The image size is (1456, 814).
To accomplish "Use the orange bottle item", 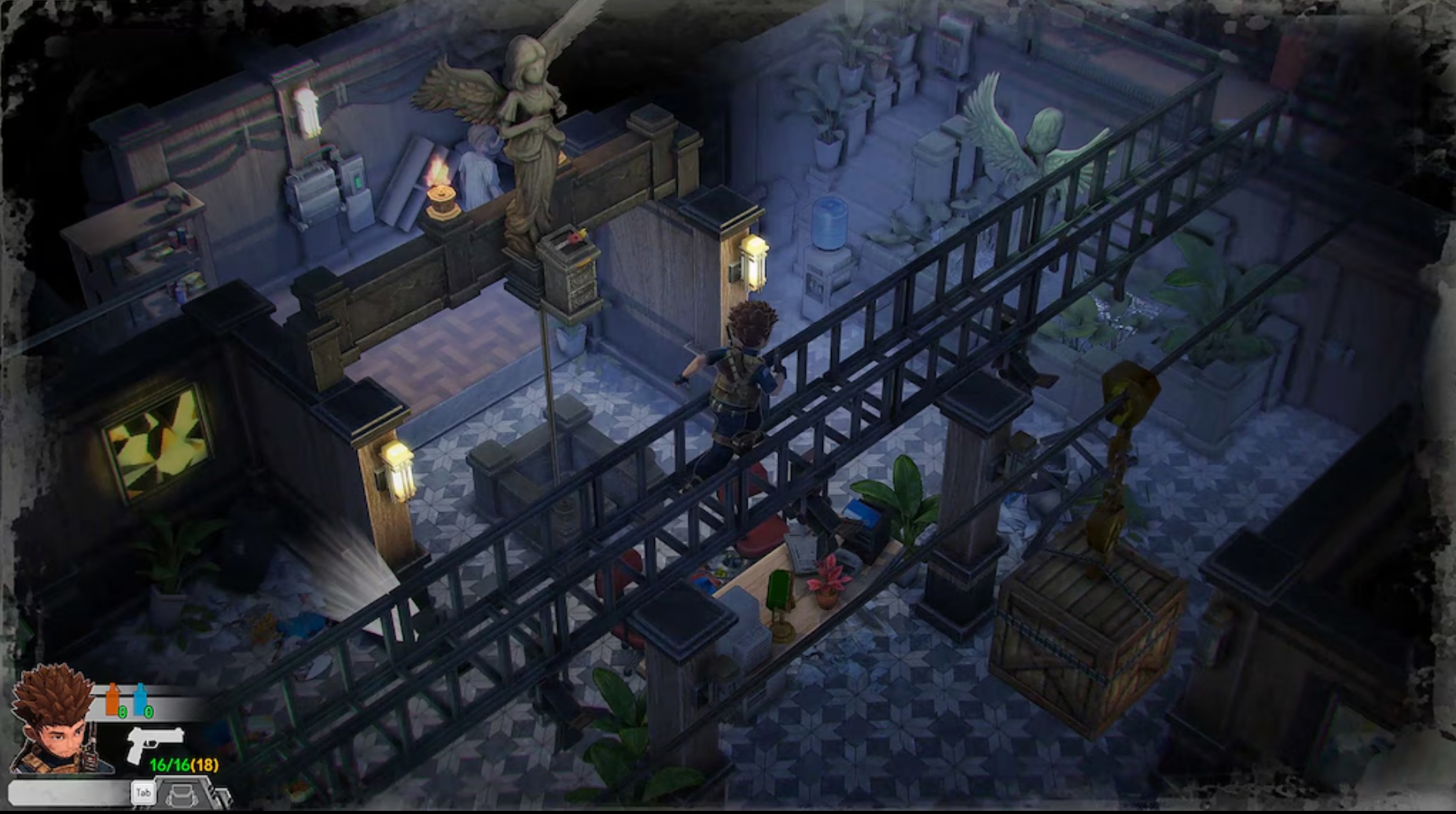I will coord(113,699).
